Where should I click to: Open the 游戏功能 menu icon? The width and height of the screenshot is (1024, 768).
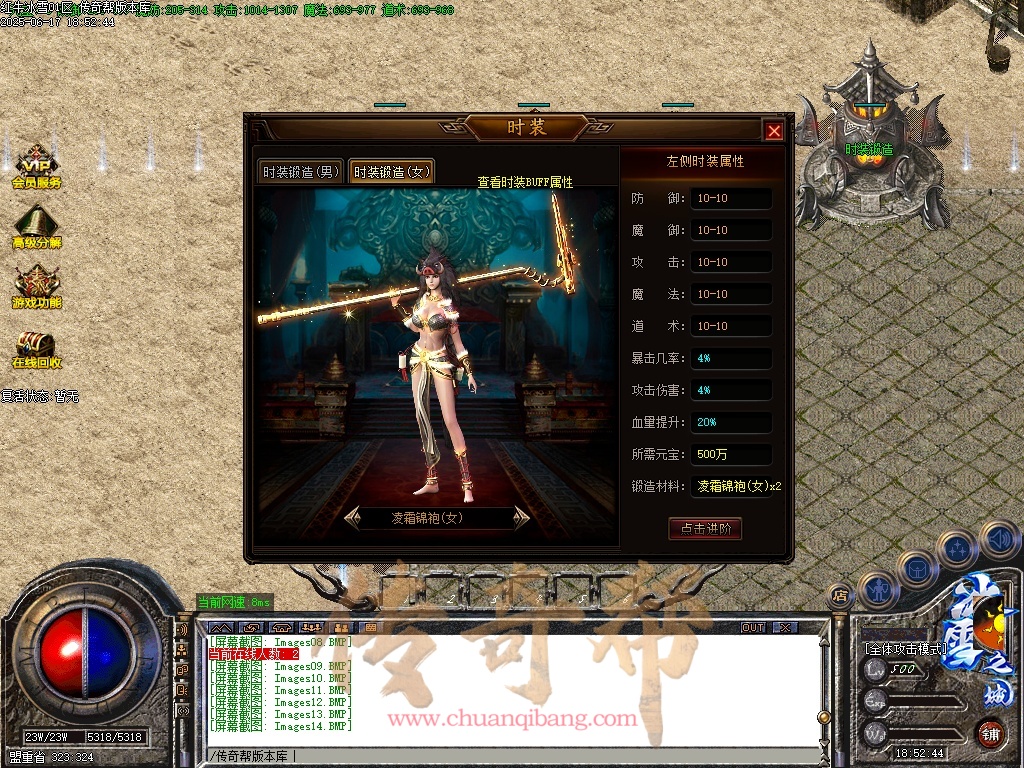click(x=37, y=288)
